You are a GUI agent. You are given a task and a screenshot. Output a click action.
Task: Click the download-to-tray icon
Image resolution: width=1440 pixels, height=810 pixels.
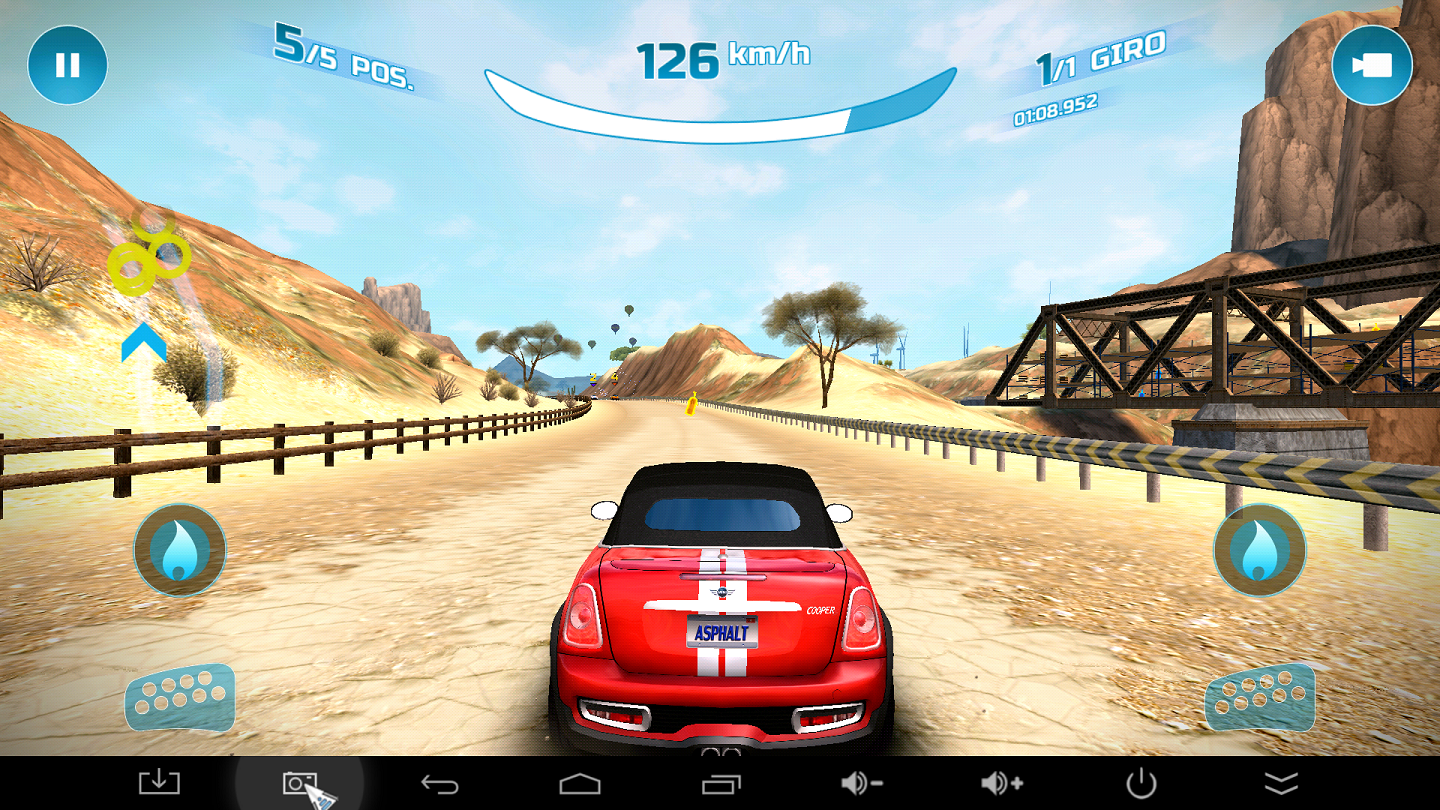pos(159,783)
